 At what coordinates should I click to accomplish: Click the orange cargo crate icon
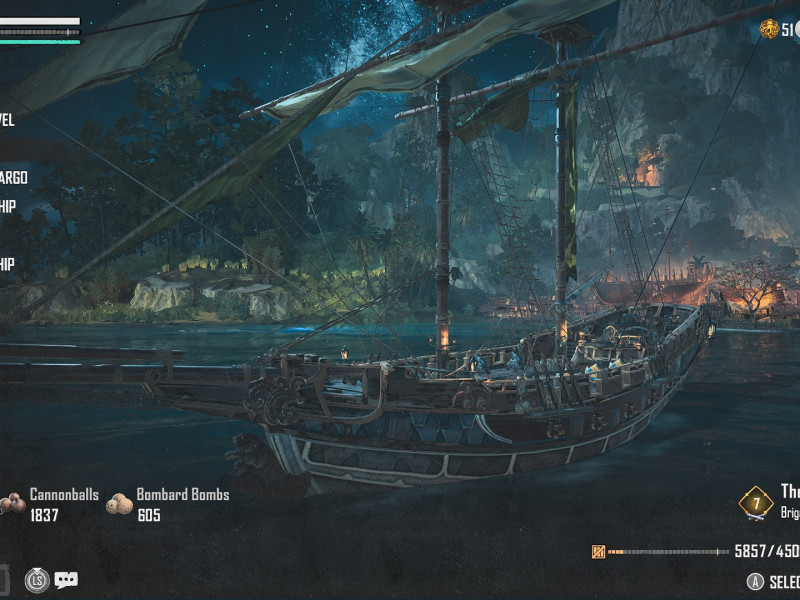599,551
